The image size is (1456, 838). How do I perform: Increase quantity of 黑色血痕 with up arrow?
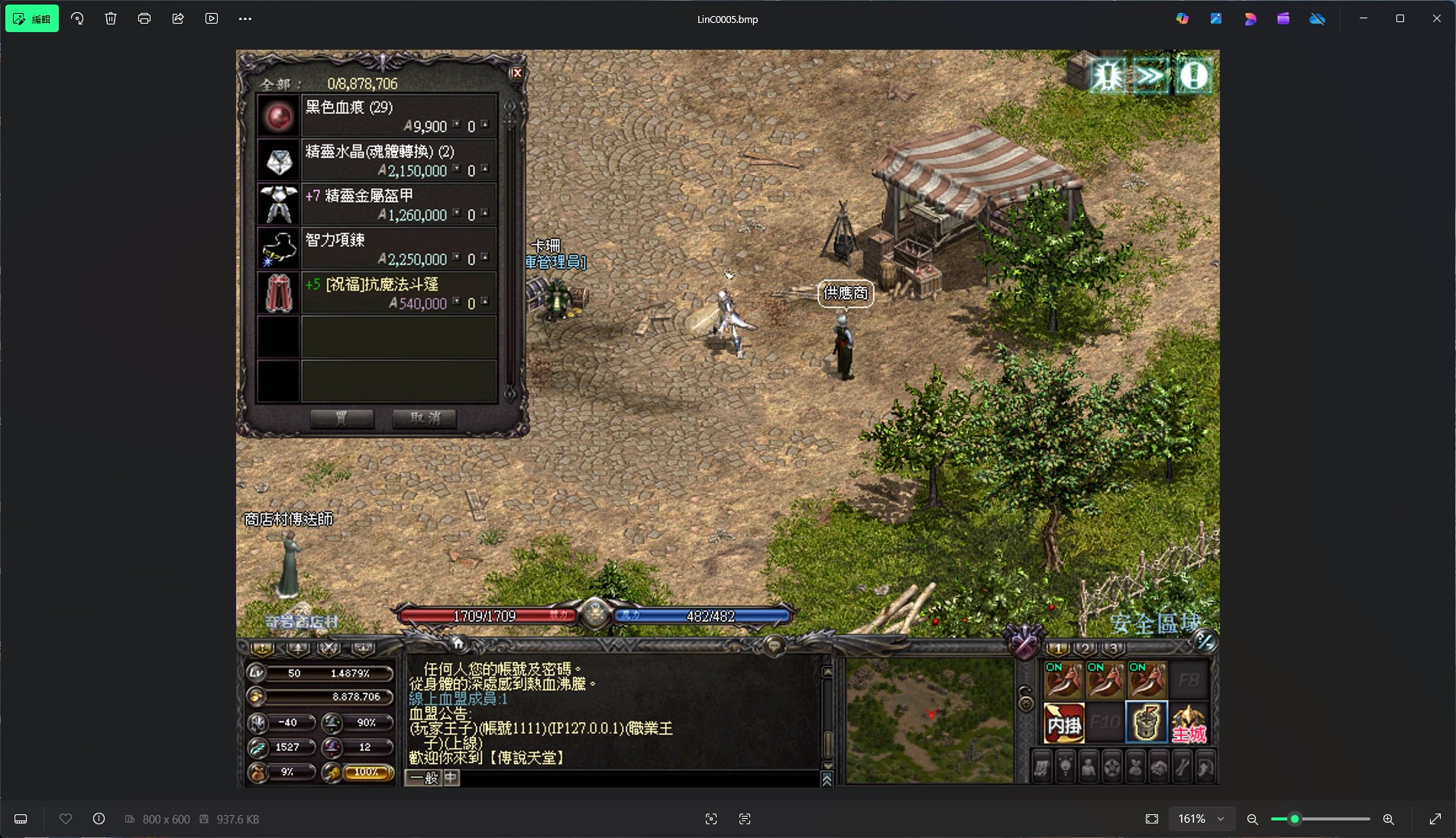tap(484, 122)
